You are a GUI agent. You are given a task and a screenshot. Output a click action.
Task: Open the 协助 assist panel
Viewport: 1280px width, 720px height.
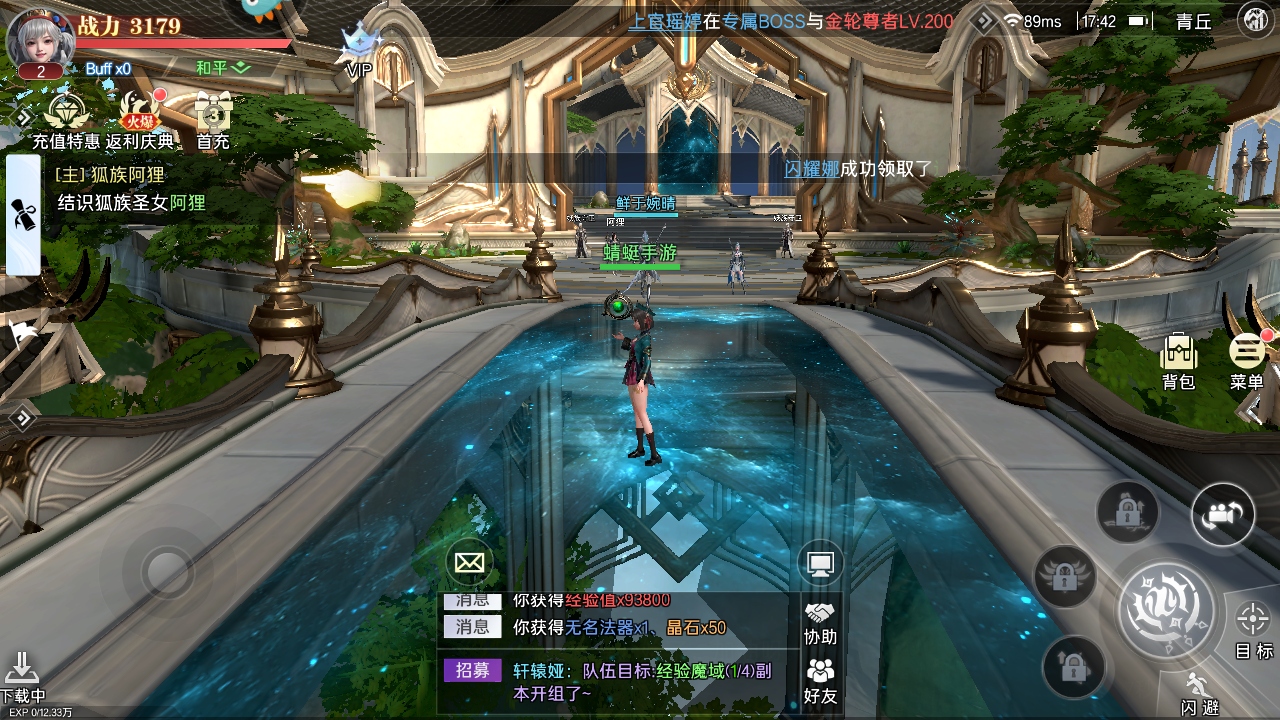coord(820,622)
